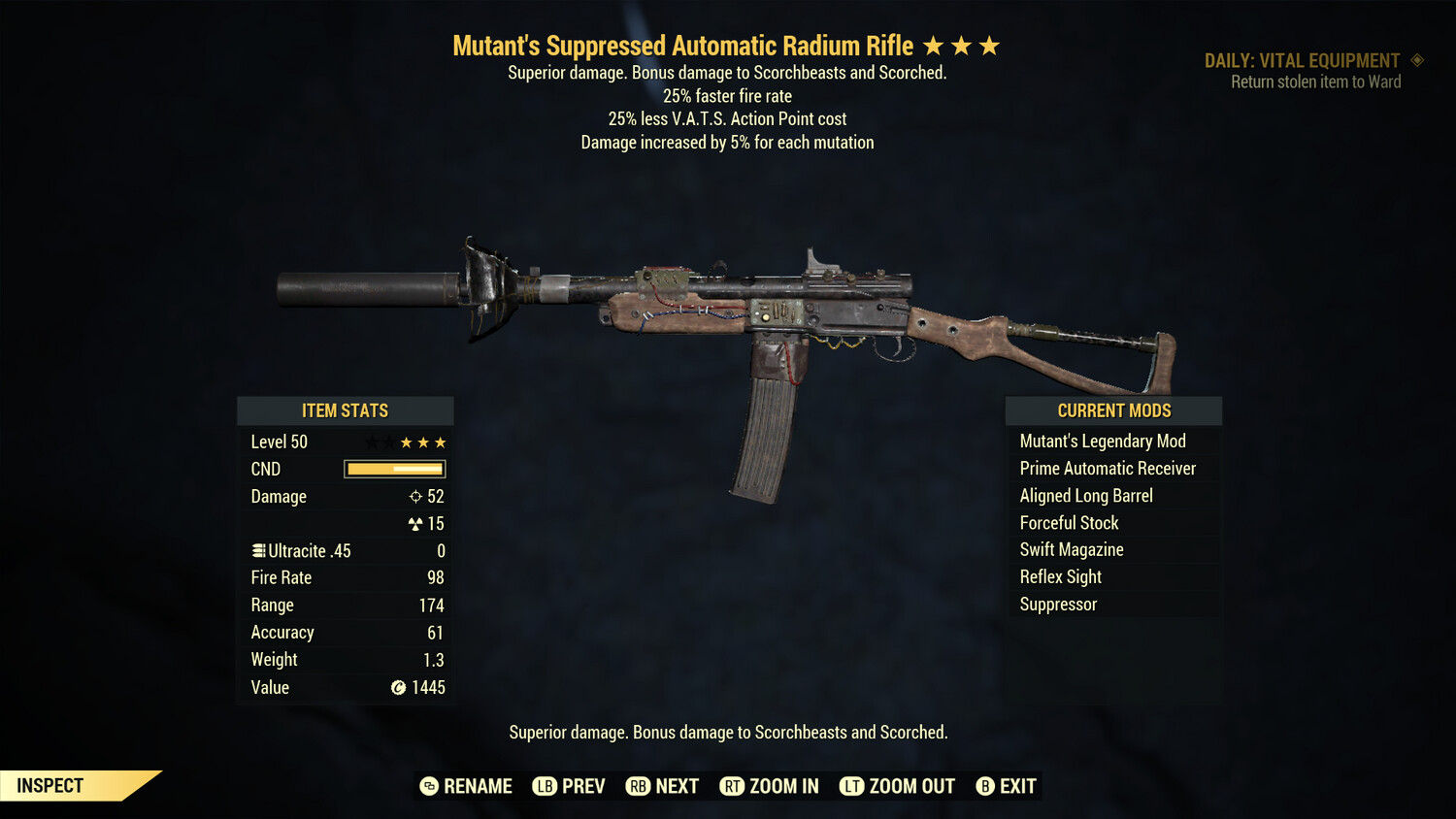
Task: Click the LT glyph next to ZOOM OUT
Action: click(852, 786)
